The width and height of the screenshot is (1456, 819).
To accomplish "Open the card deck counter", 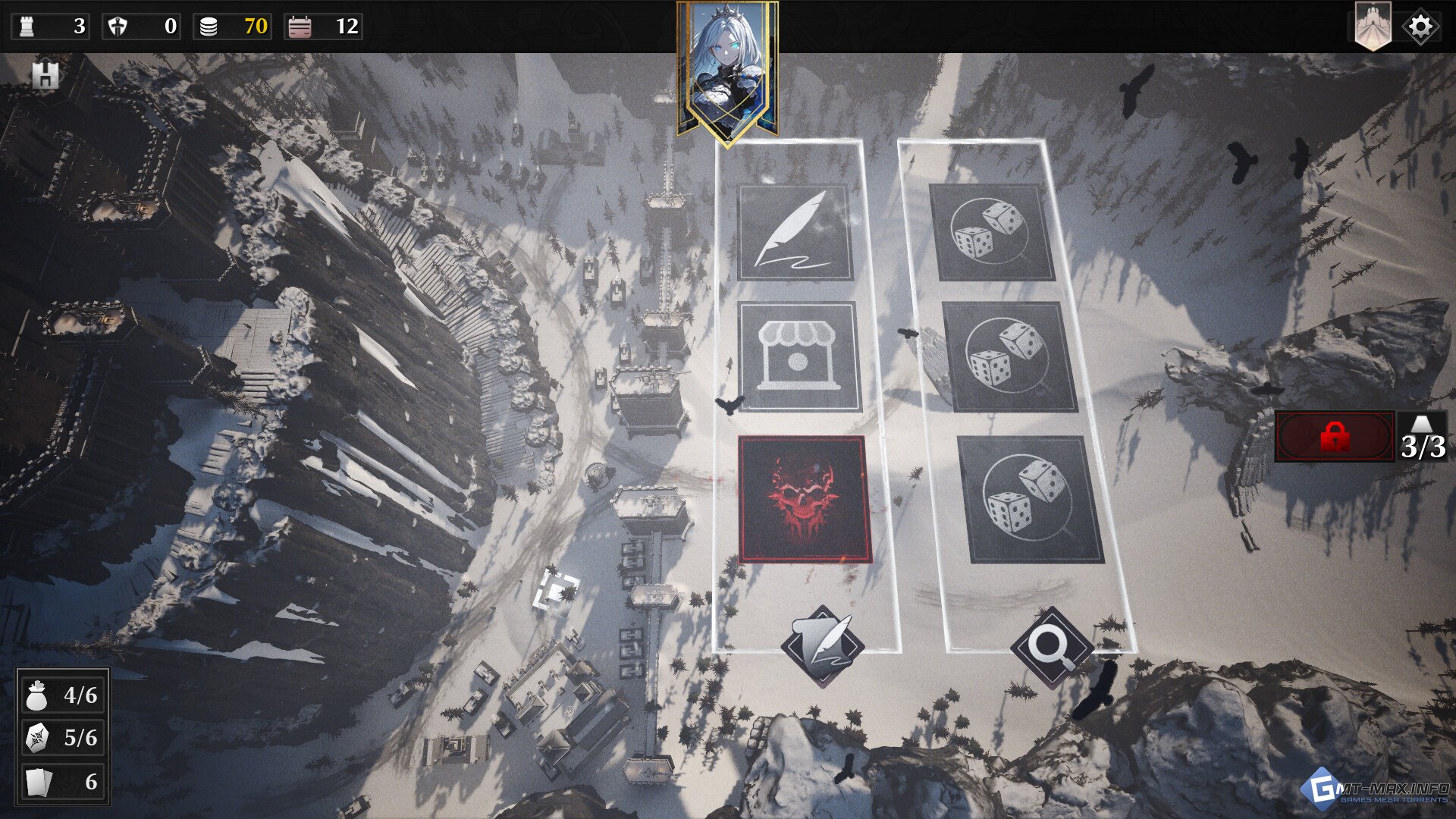I will (x=63, y=781).
